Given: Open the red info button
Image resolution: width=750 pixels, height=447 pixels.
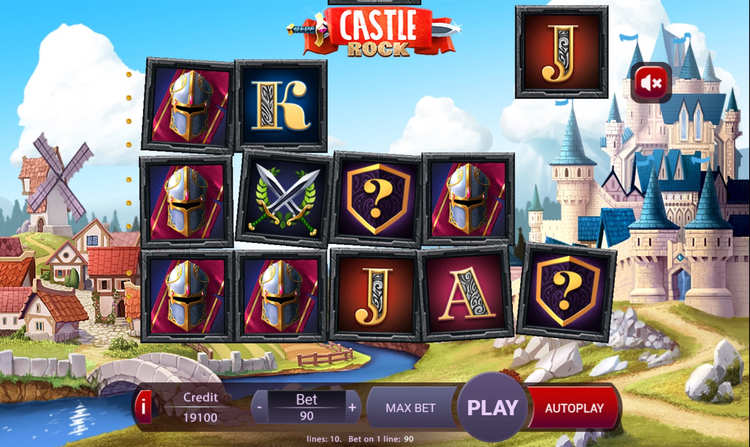Looking at the screenshot, I should [x=145, y=406].
